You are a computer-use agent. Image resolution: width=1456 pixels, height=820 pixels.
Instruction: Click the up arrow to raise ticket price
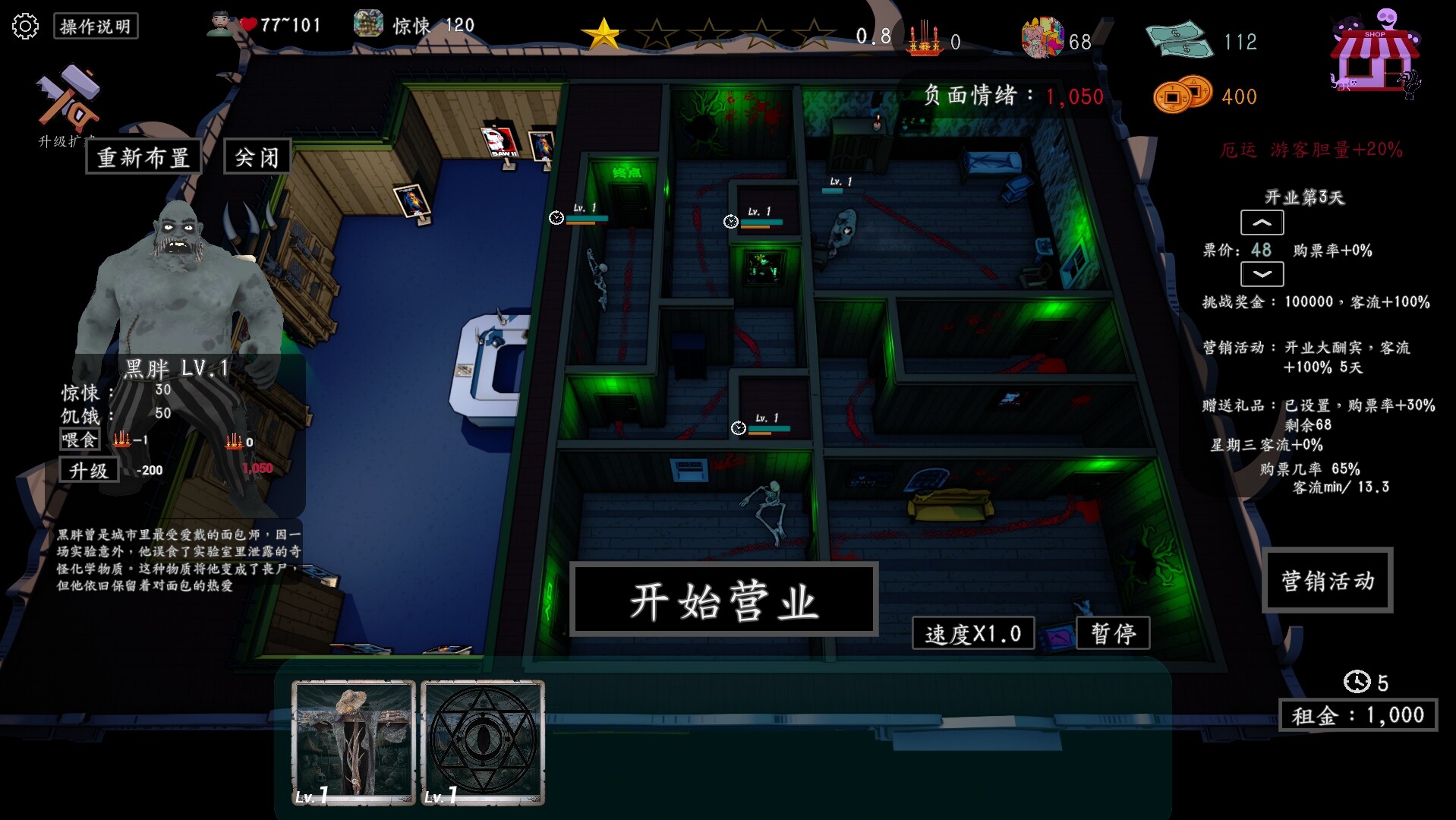click(x=1263, y=222)
